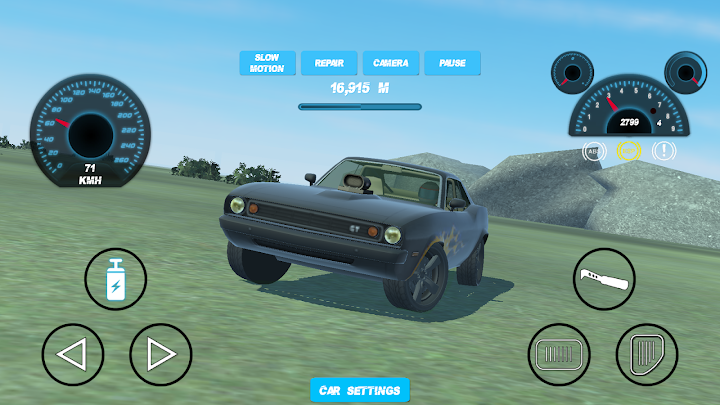
Task: Steer left with the left arrow
Action: (x=72, y=355)
